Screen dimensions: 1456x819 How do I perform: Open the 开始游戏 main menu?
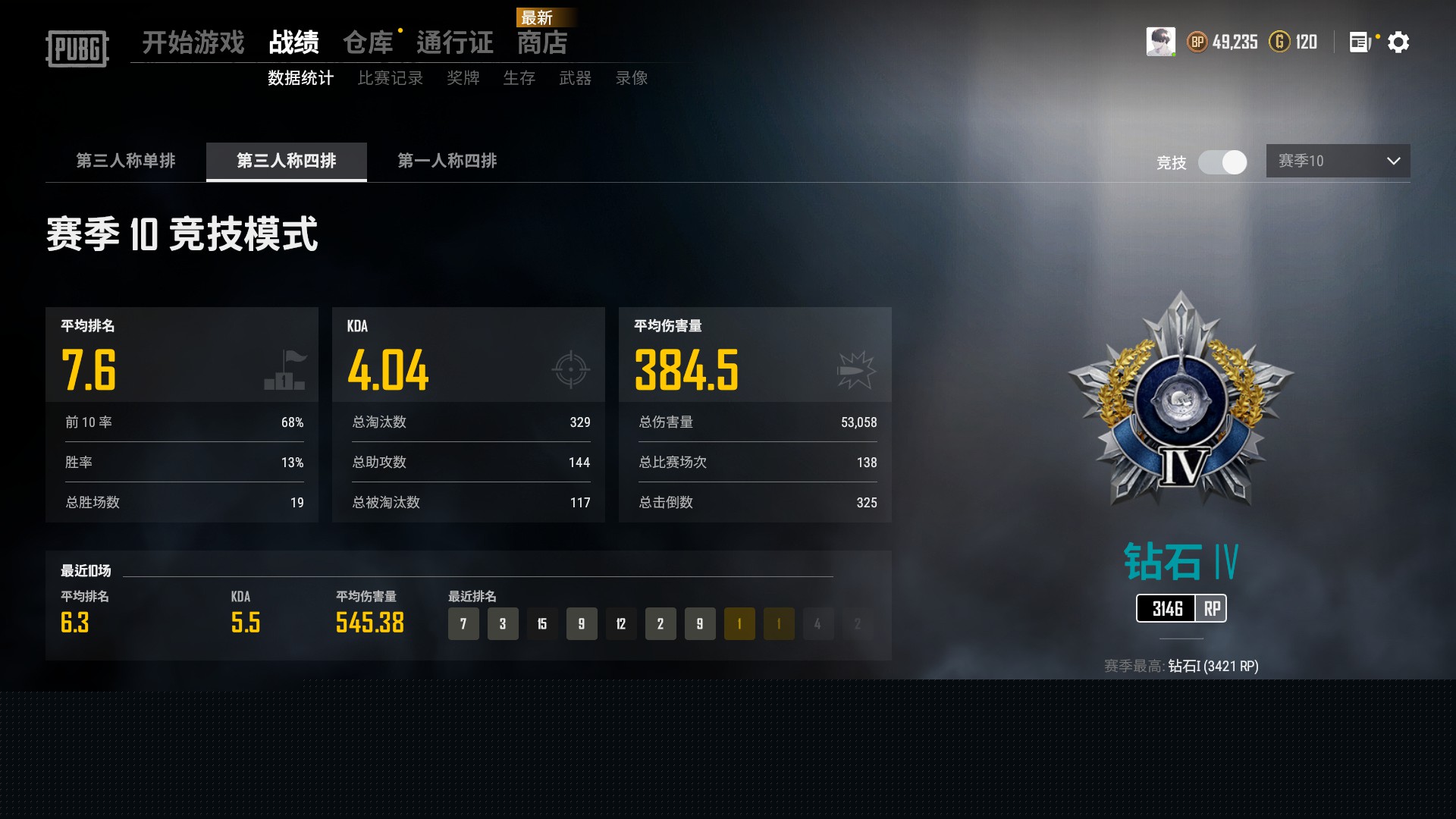[x=193, y=42]
